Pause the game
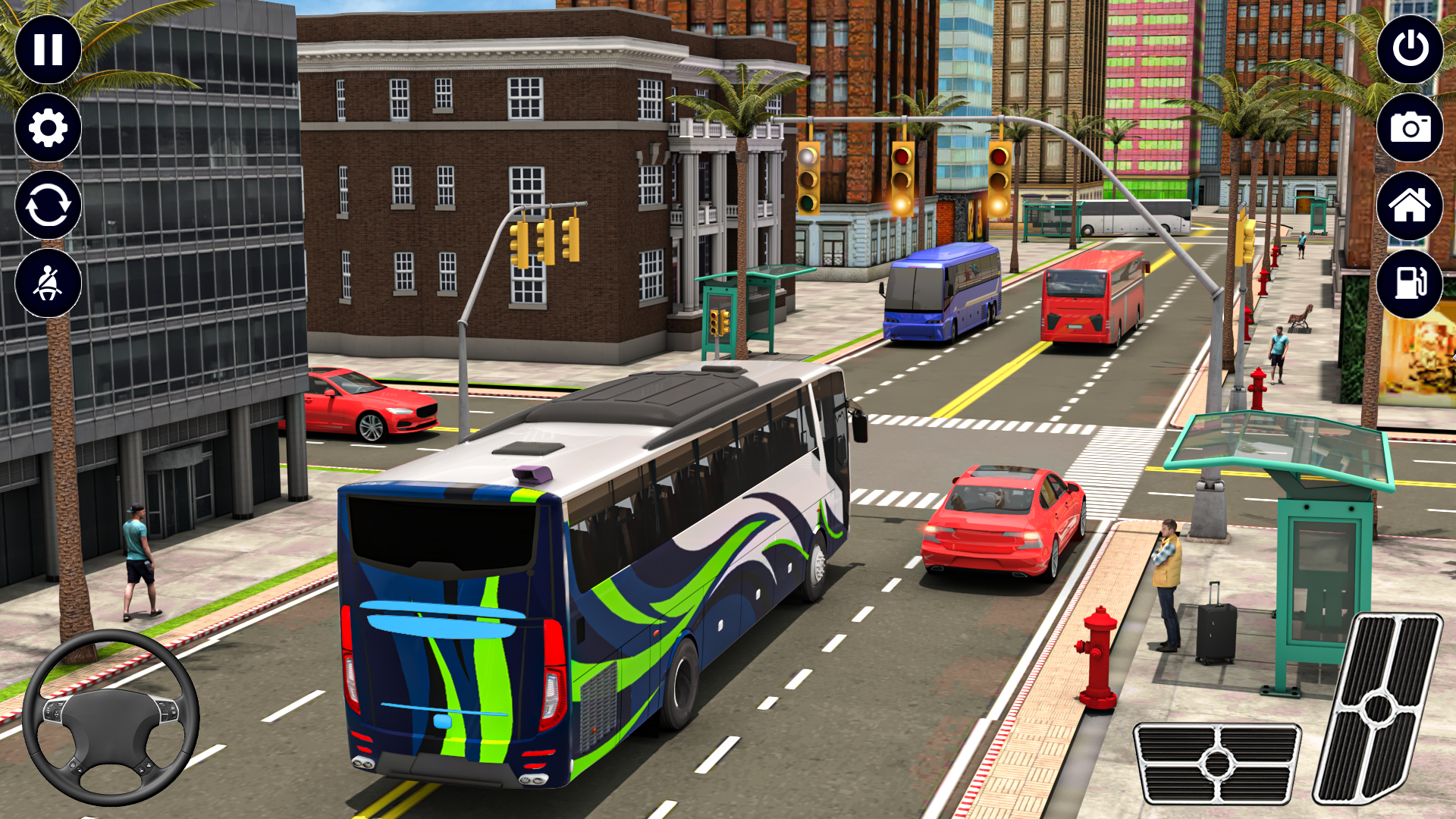Screen dimensions: 1456x819 (x=48, y=51)
